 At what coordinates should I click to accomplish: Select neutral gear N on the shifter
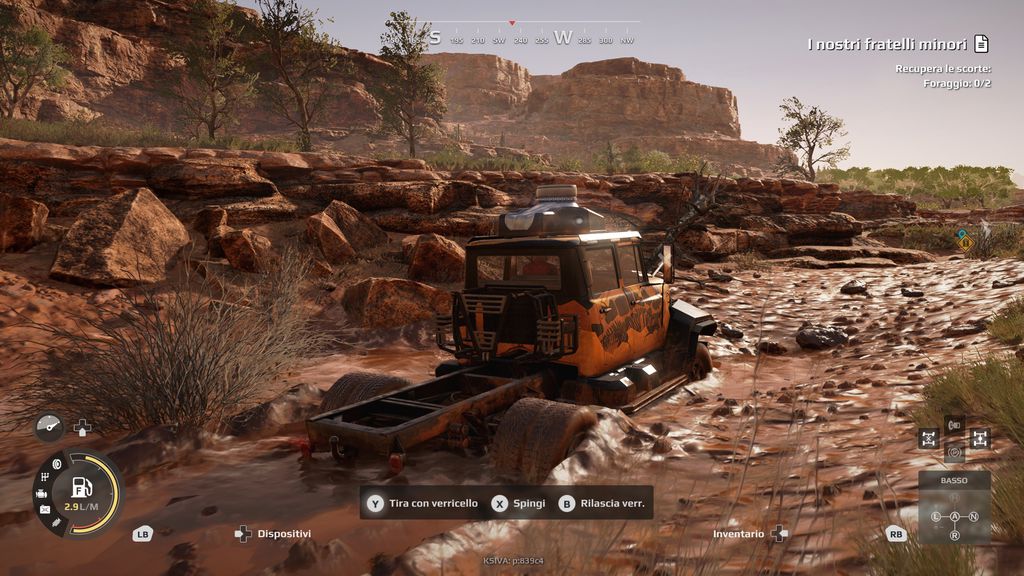click(973, 516)
